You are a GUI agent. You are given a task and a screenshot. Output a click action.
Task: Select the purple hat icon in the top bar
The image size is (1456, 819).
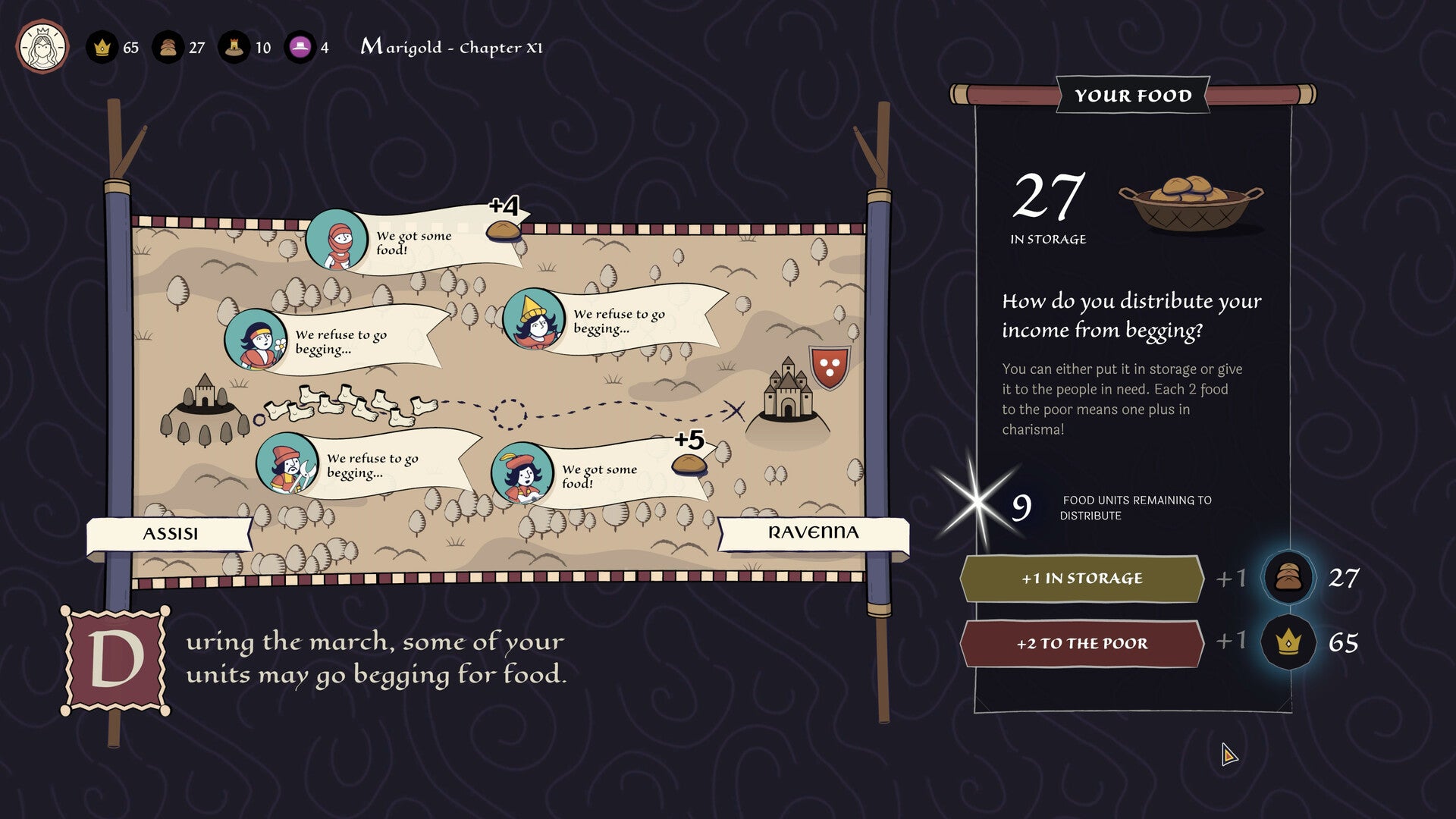click(x=300, y=48)
